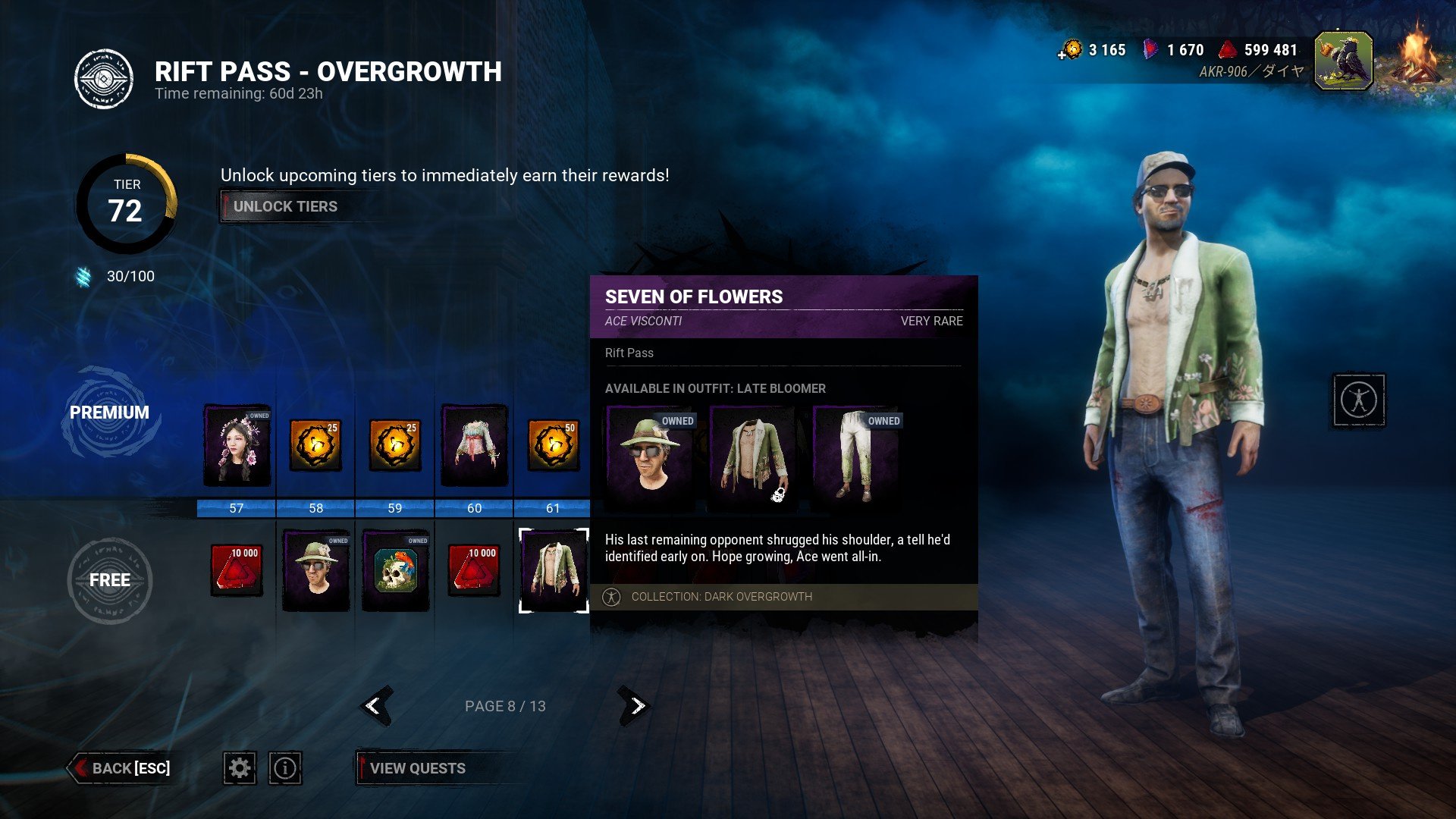Choose the tier 60 free 10 000 Bloodpoints reward
The width and height of the screenshot is (1456, 819).
tap(475, 570)
